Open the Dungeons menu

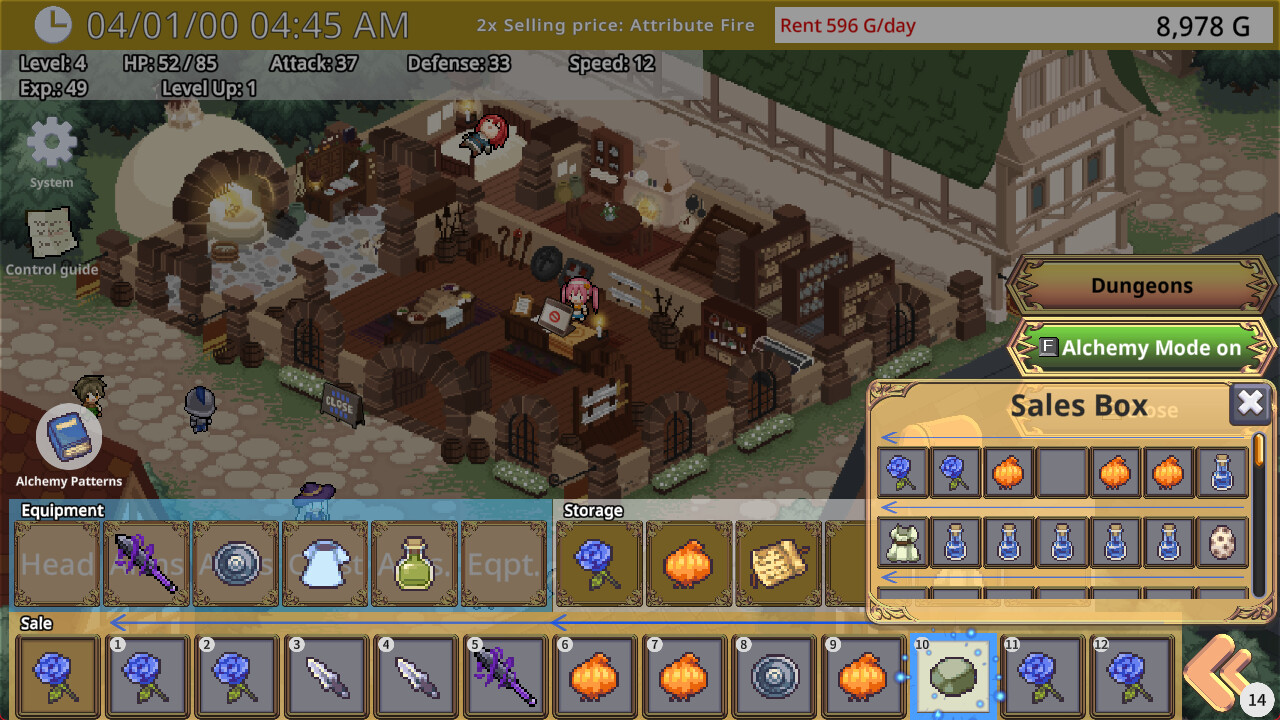1140,285
